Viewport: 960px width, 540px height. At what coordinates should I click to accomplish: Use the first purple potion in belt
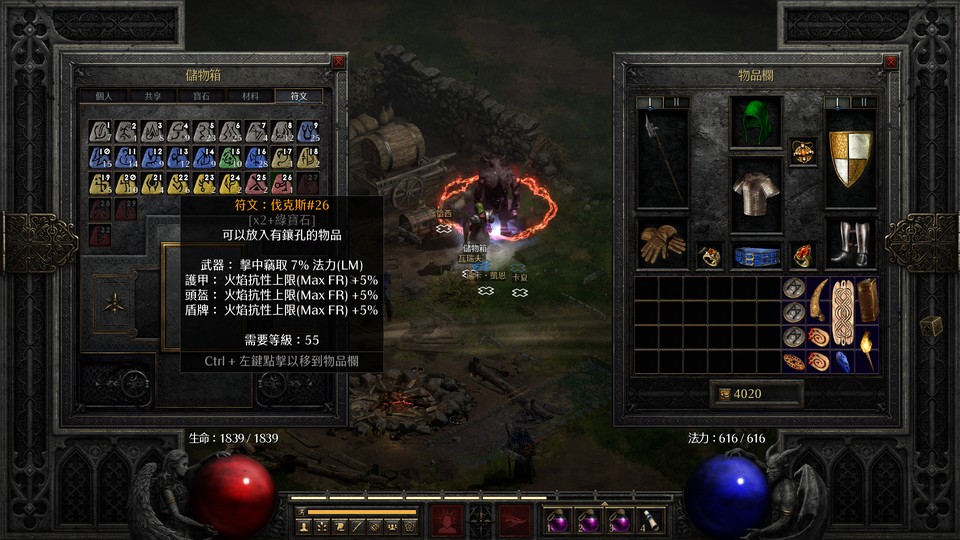tap(556, 520)
